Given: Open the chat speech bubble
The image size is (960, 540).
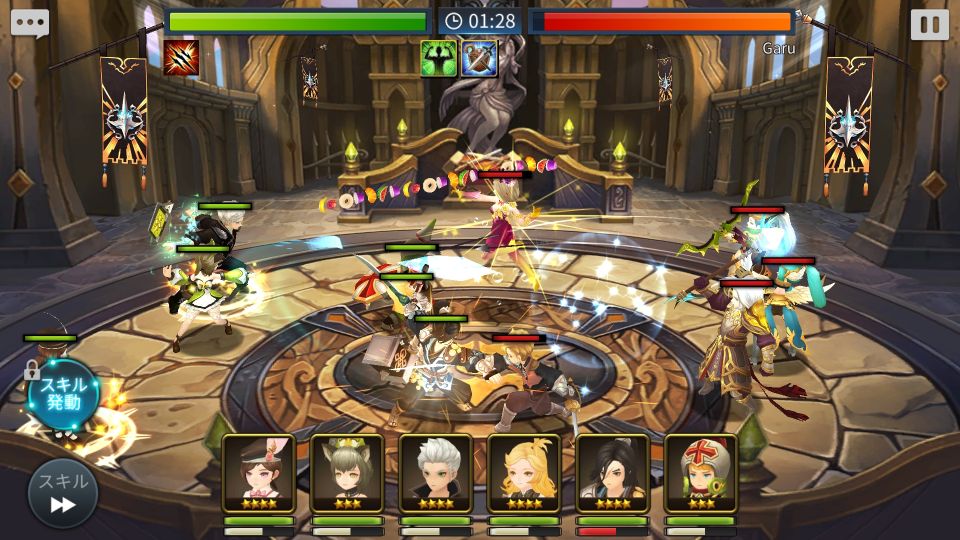Looking at the screenshot, I should (30, 23).
